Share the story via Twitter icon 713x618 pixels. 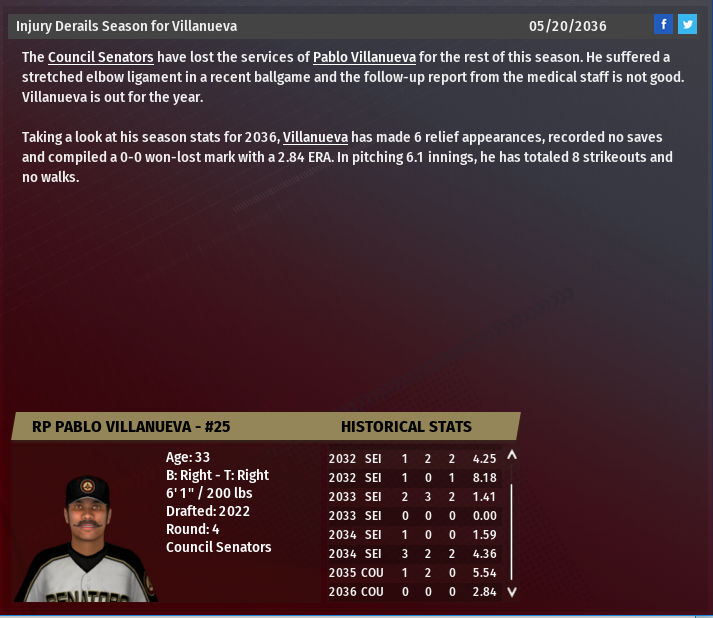[687, 24]
